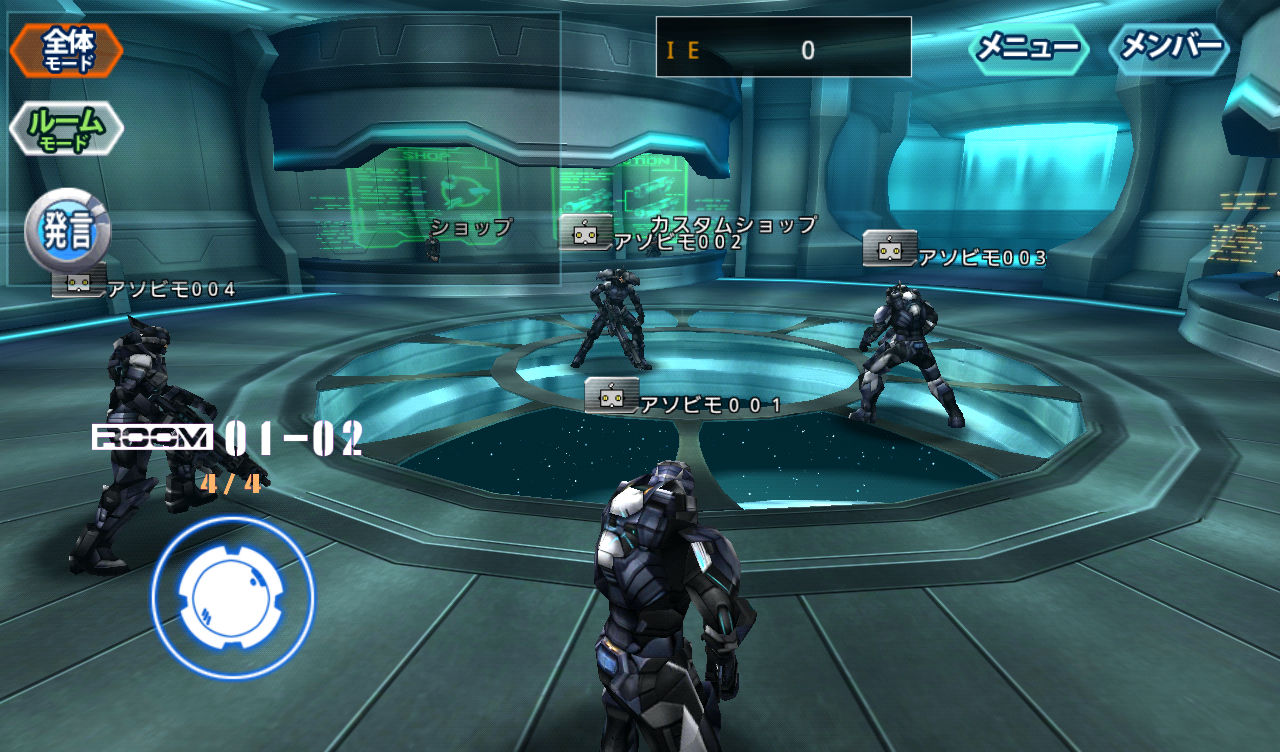Show the メンバー member list
The width and height of the screenshot is (1280, 752).
1170,48
